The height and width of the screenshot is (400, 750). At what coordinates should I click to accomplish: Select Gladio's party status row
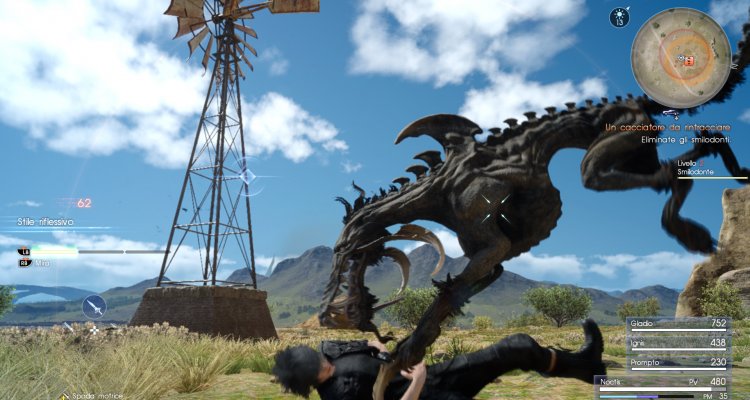[x=678, y=324]
